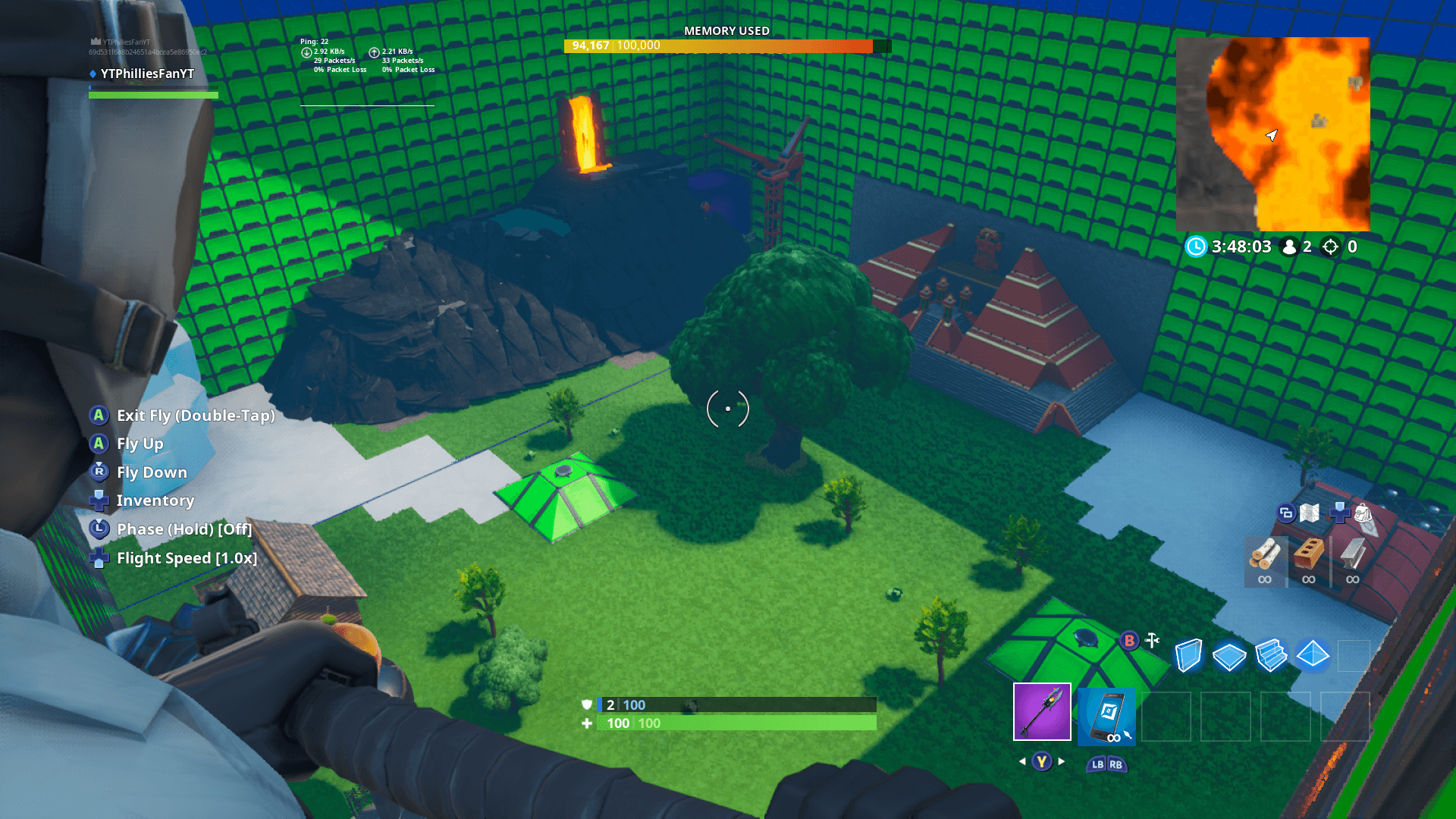Enable Phase mode in the controls list
1456x819 pixels.
[184, 529]
